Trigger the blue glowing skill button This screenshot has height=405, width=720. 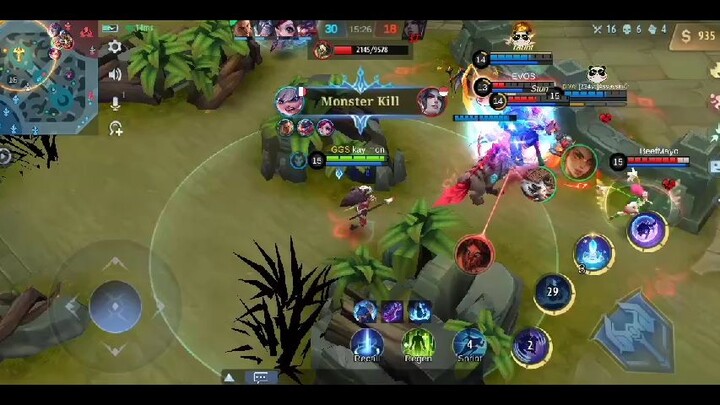click(x=593, y=252)
